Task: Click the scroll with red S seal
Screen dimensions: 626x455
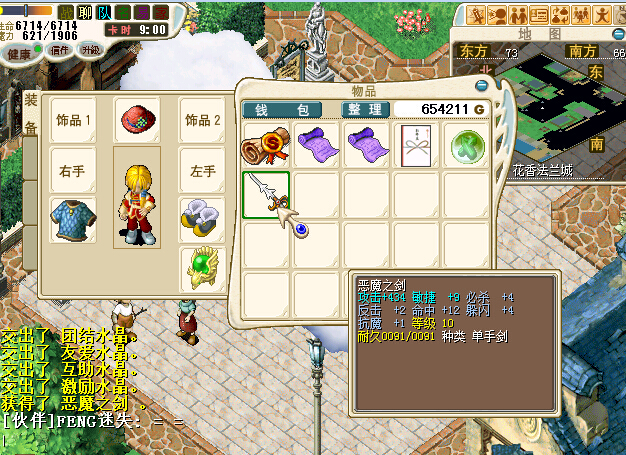Action: coord(266,144)
